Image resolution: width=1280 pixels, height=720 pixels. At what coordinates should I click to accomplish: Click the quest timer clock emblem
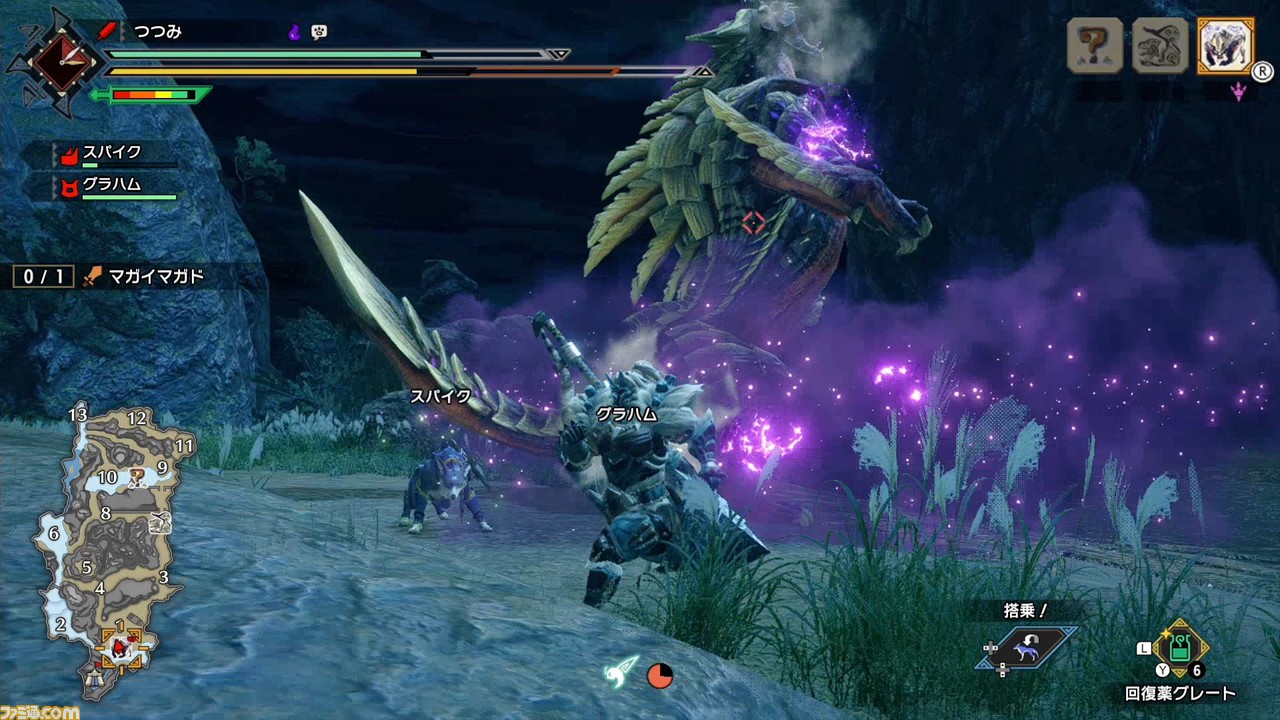[53, 60]
